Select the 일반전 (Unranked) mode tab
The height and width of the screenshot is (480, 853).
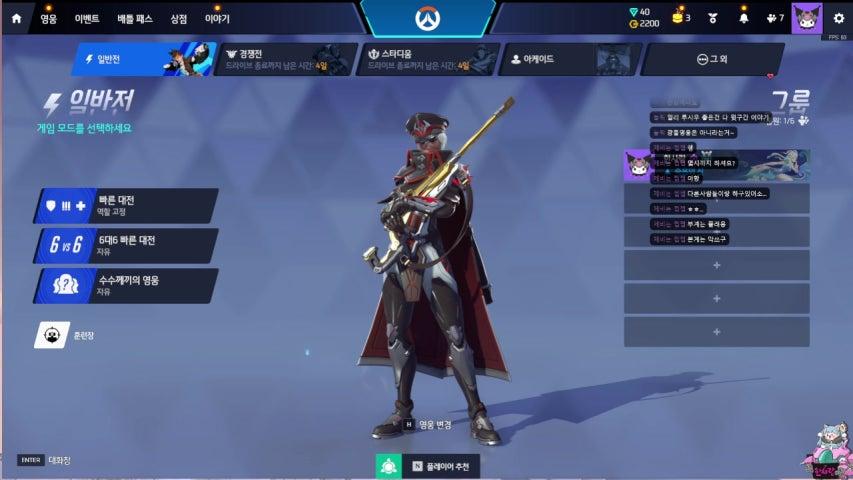(140, 59)
